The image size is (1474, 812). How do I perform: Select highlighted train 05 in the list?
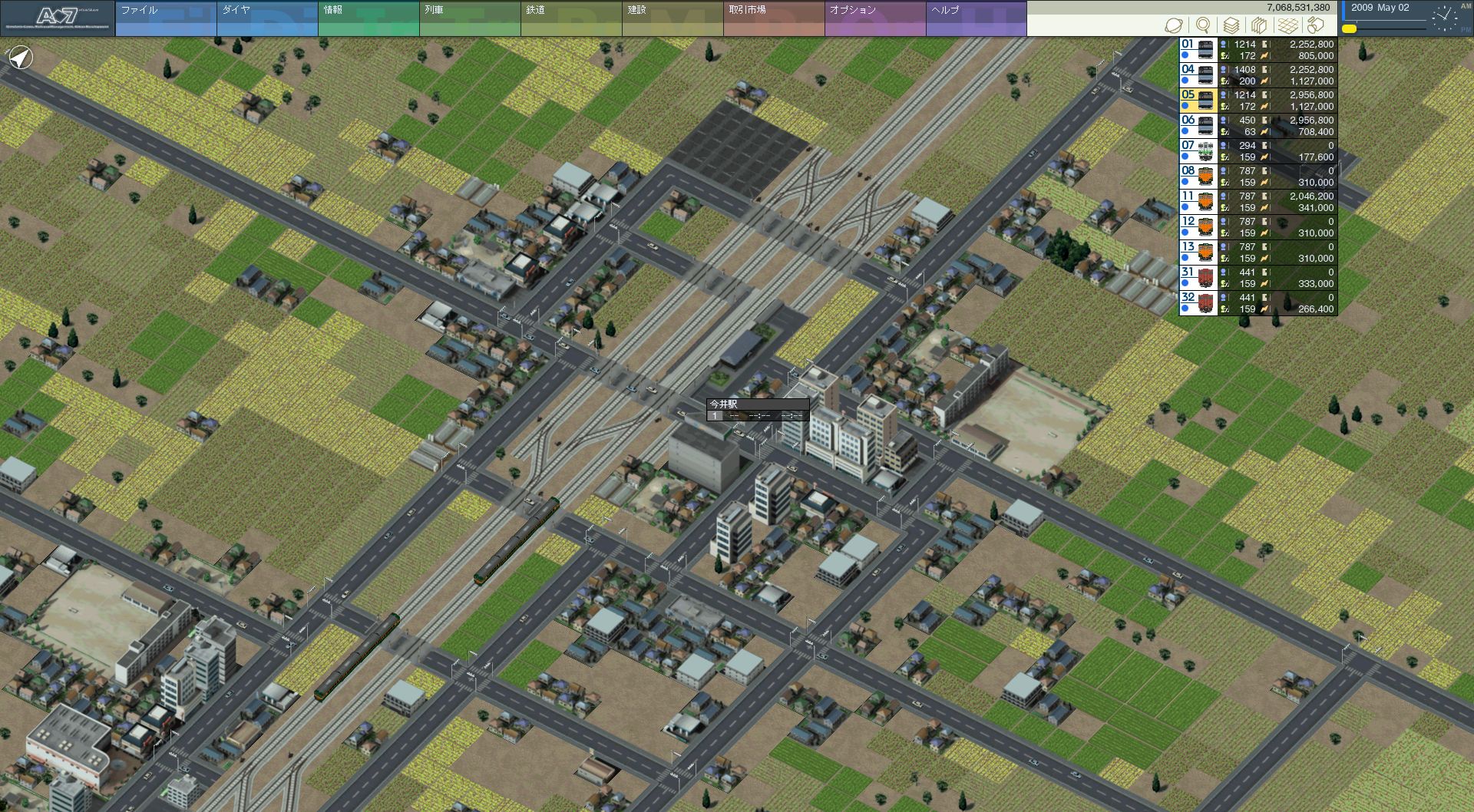tap(1258, 101)
